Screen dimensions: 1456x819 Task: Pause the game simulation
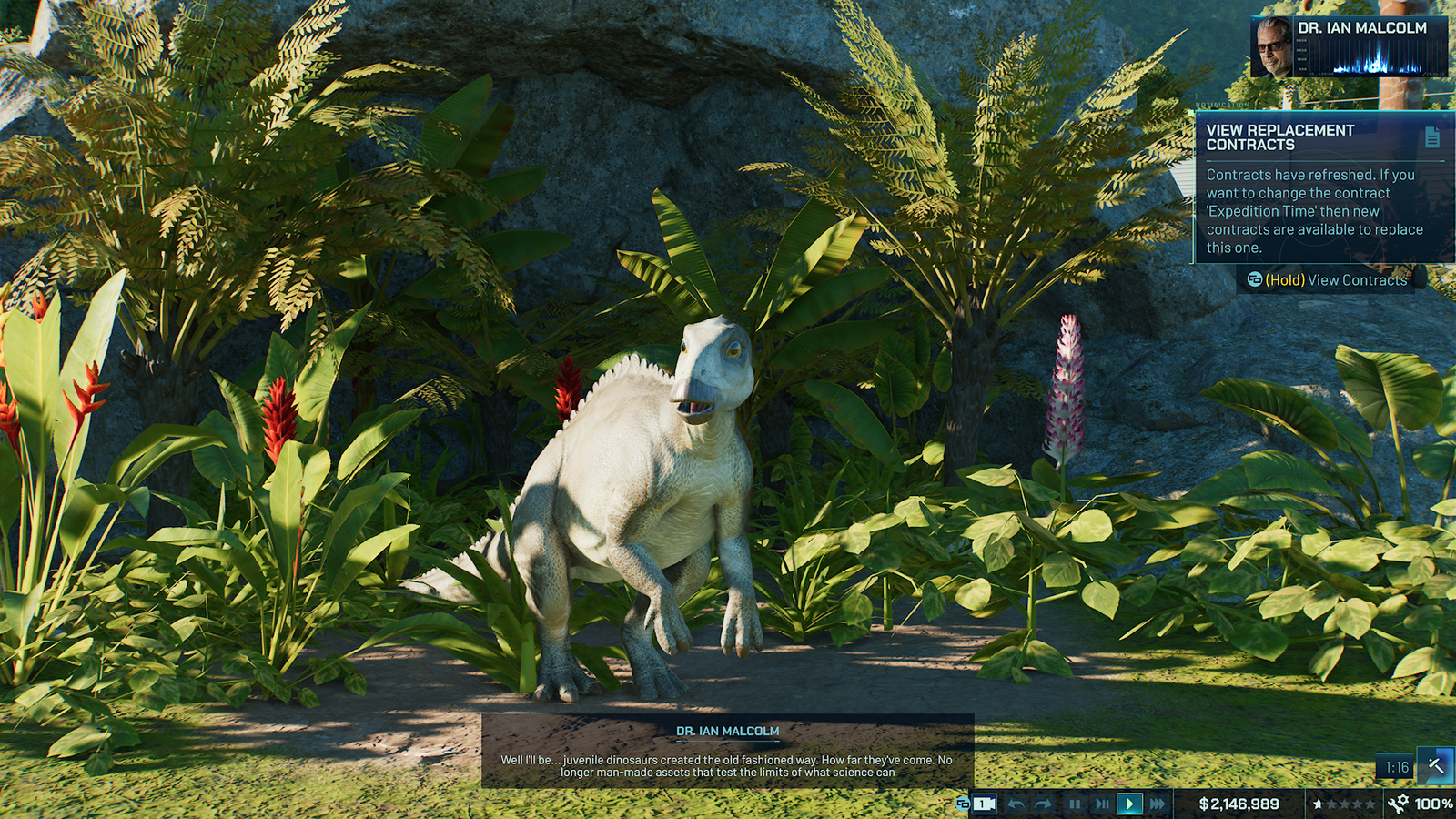point(1075,804)
